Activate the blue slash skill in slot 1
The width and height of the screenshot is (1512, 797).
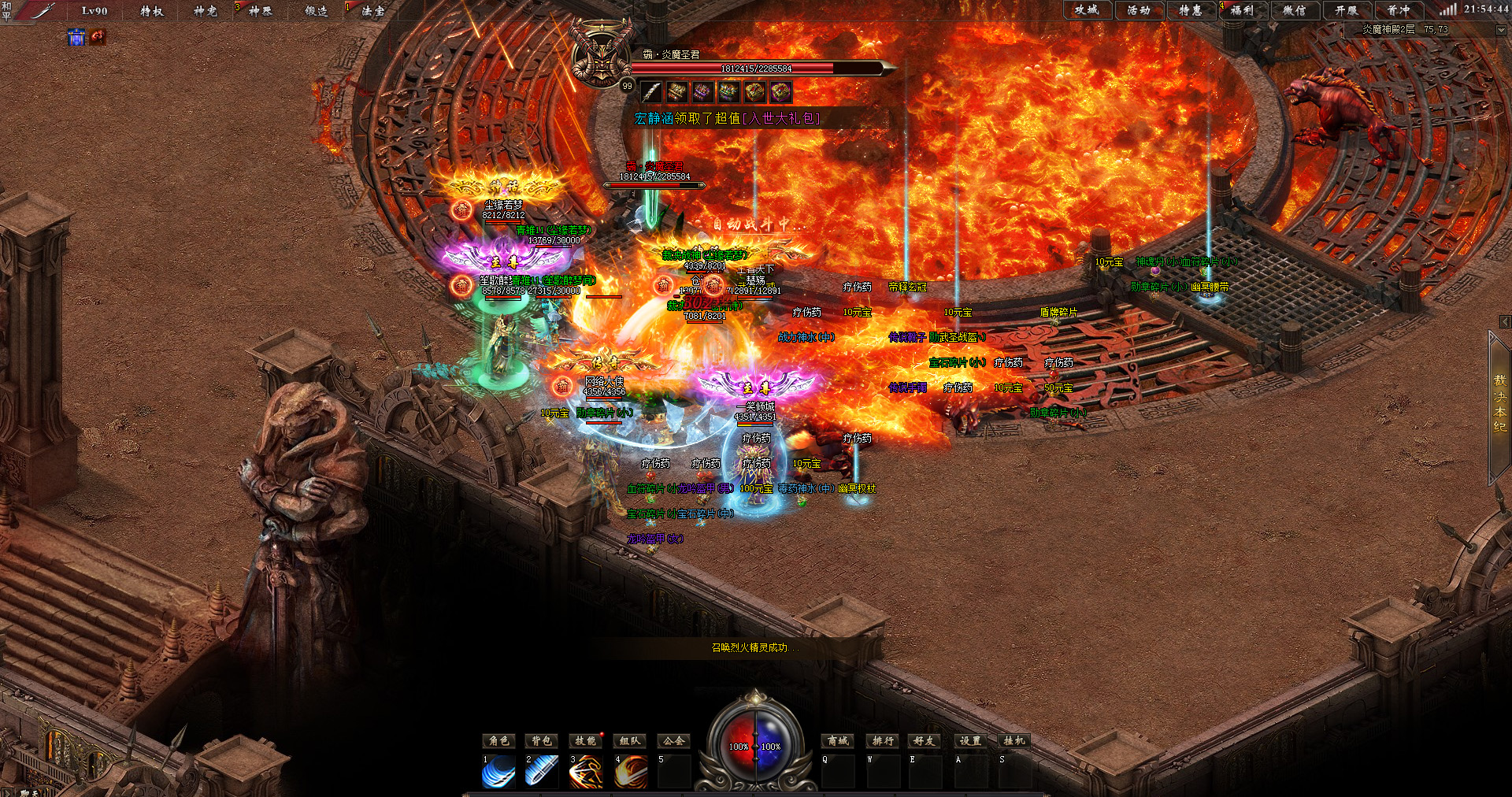pos(498,773)
